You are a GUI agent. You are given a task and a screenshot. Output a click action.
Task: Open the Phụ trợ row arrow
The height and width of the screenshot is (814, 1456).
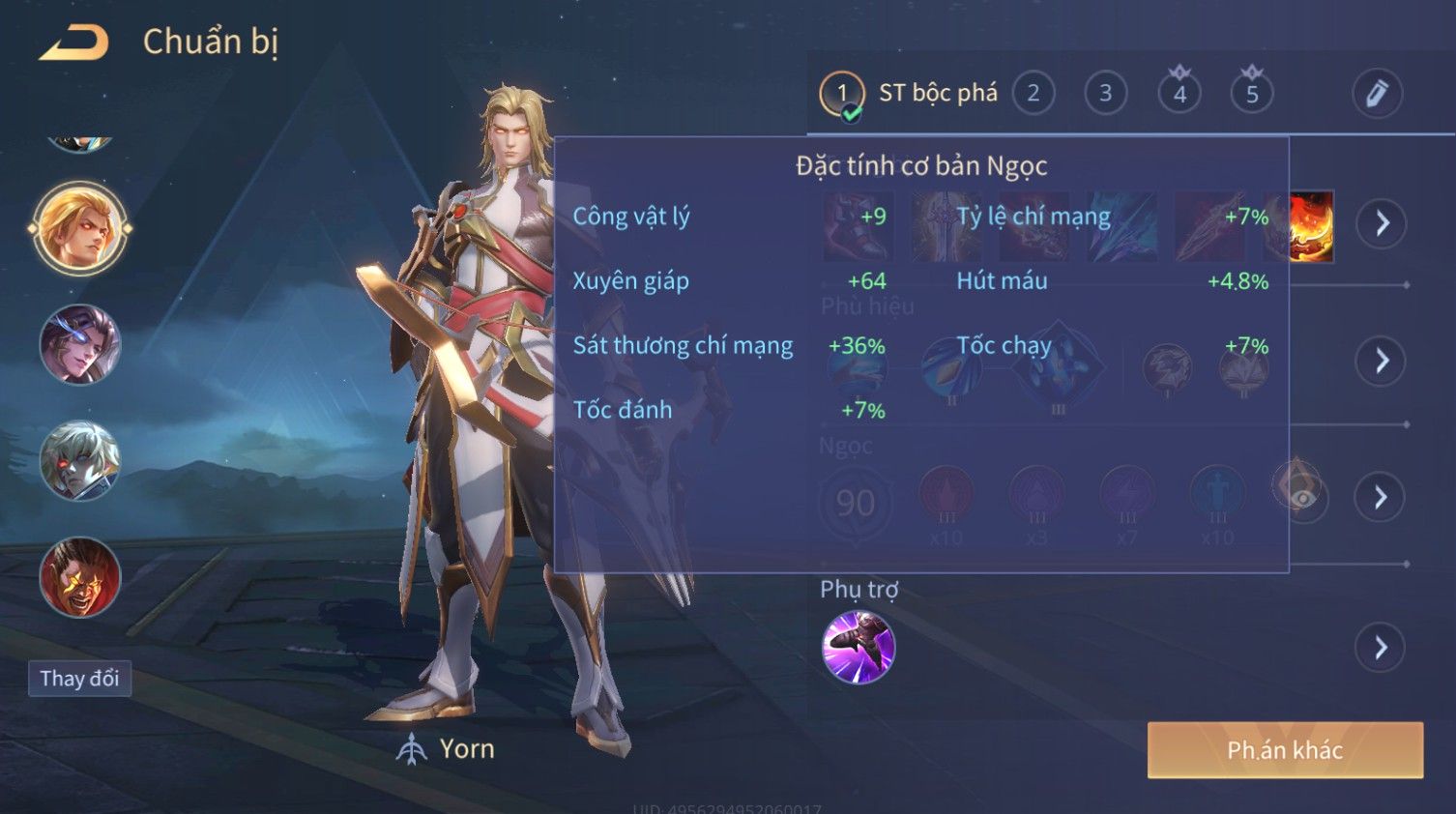coord(1382,648)
